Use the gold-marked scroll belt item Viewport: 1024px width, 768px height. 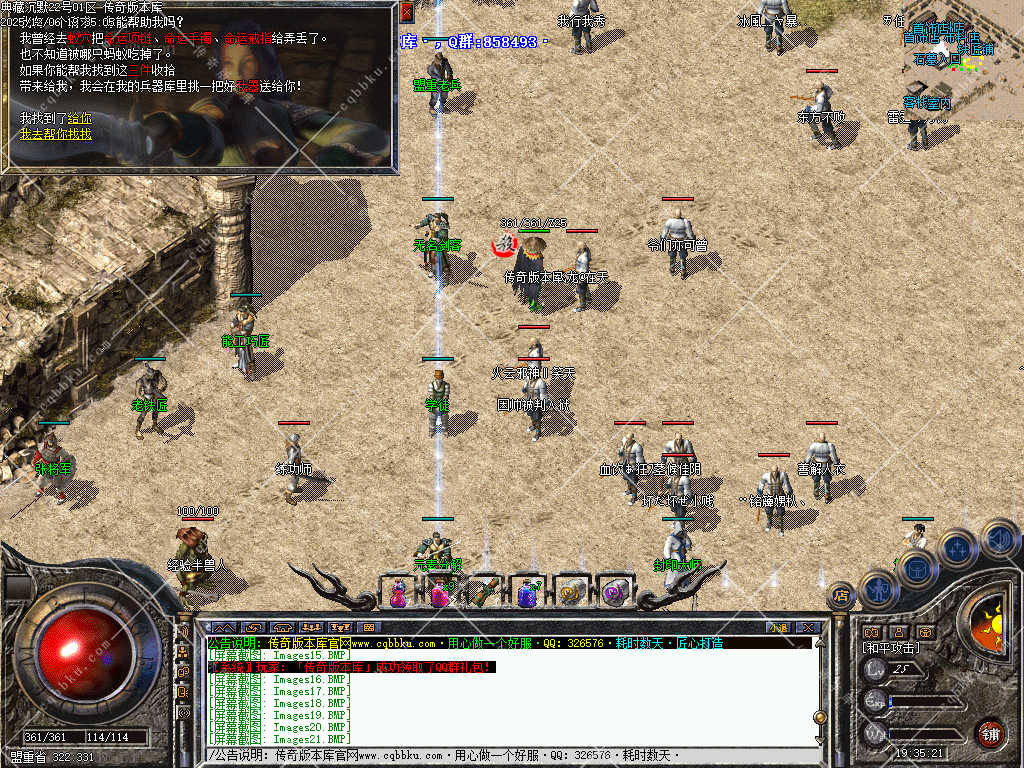(x=571, y=593)
